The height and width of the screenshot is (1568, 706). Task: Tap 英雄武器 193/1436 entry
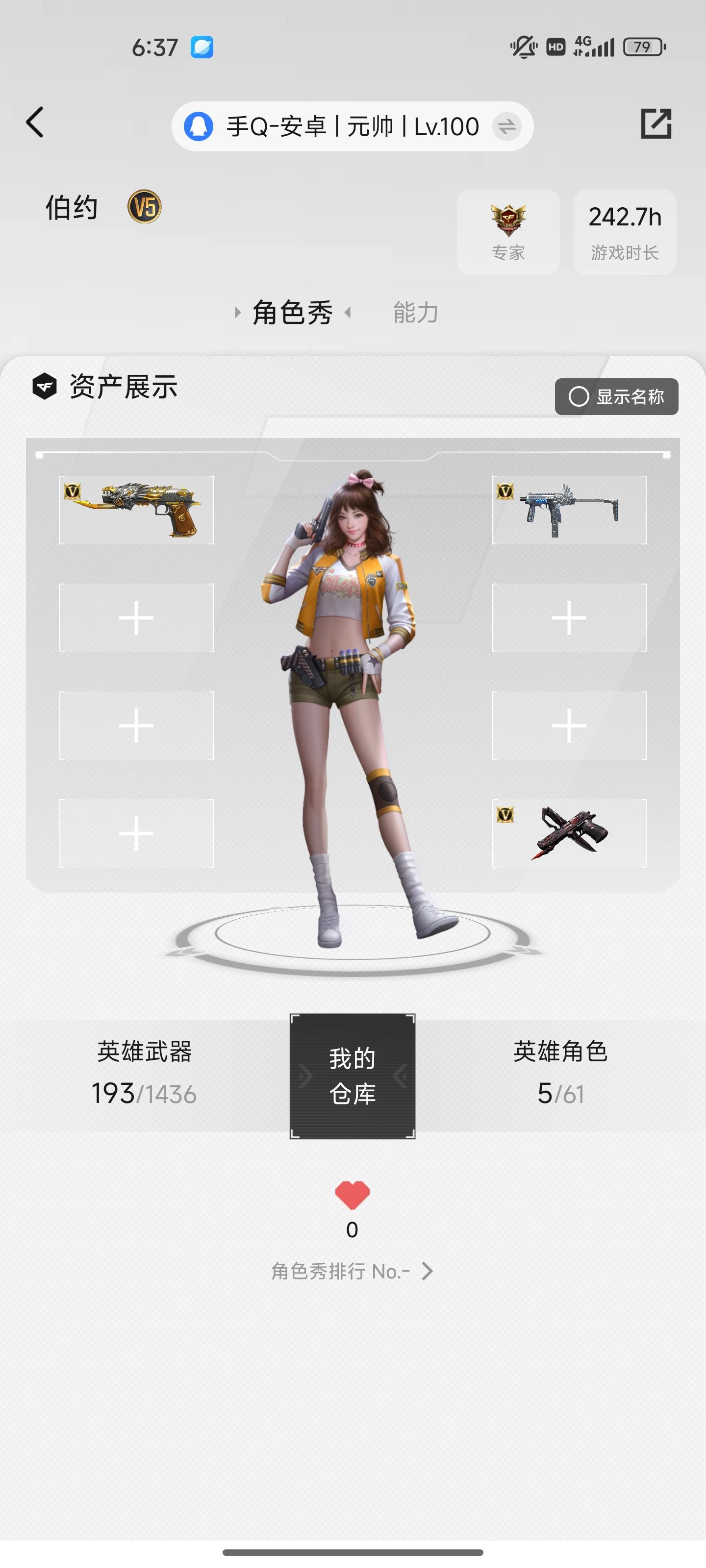click(144, 1075)
